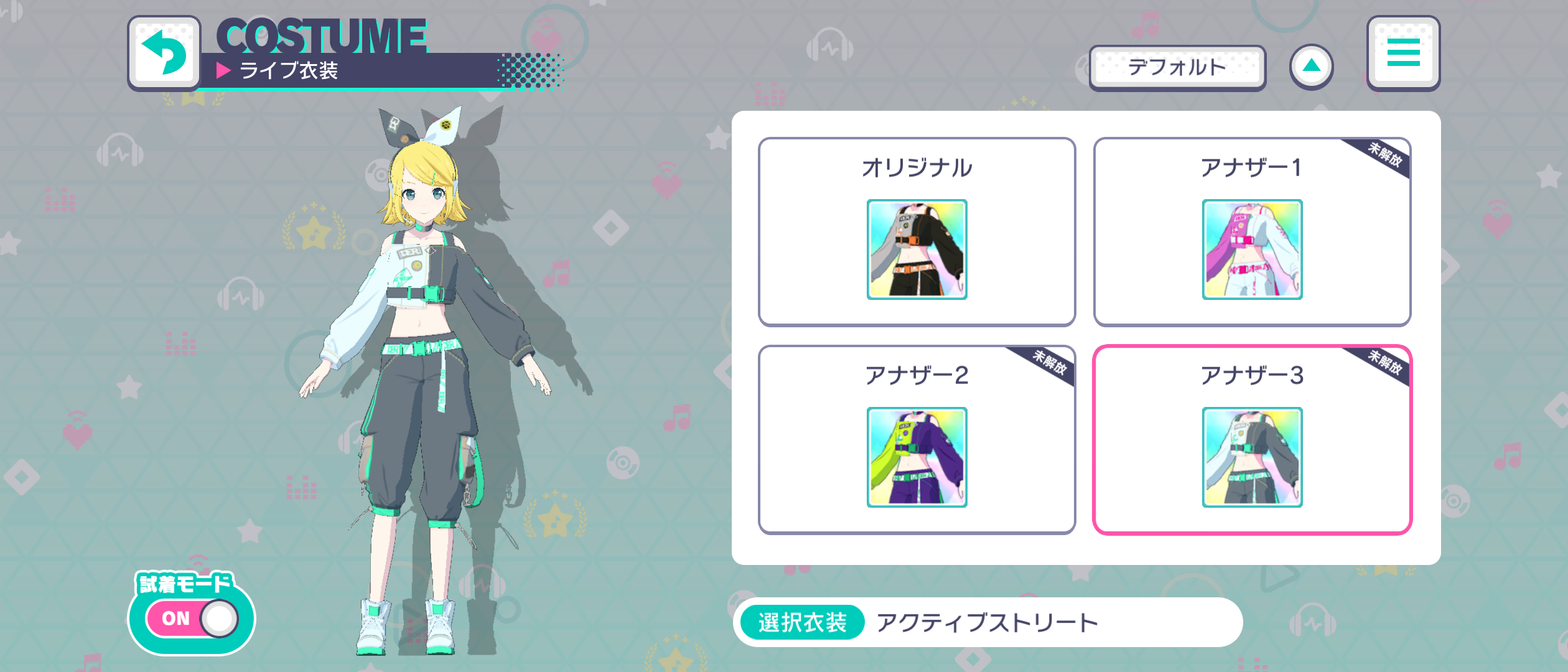Click the back arrow return icon
This screenshot has width=1568, height=672.
coord(164,52)
